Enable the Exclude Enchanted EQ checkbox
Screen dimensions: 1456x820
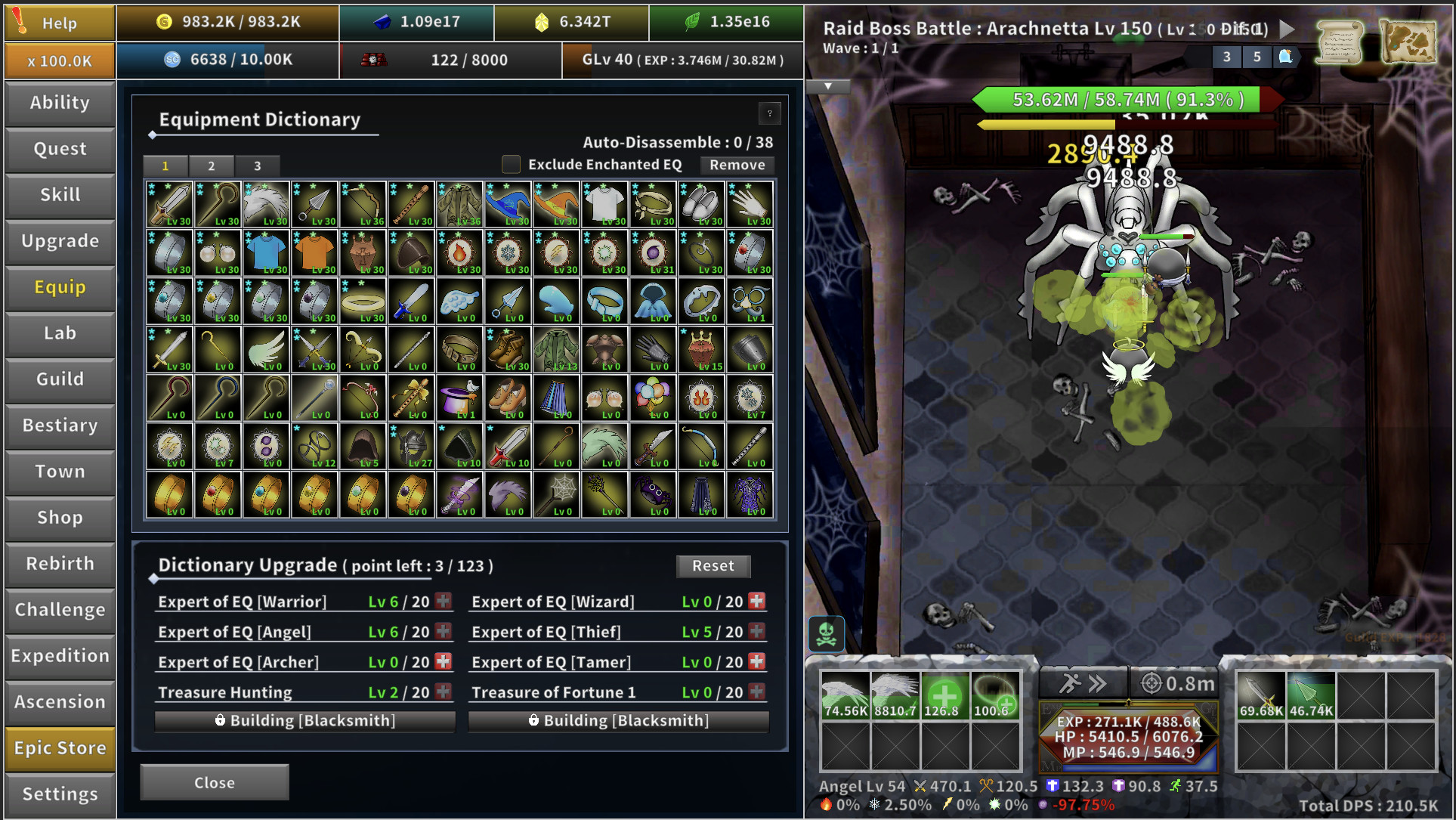click(511, 164)
